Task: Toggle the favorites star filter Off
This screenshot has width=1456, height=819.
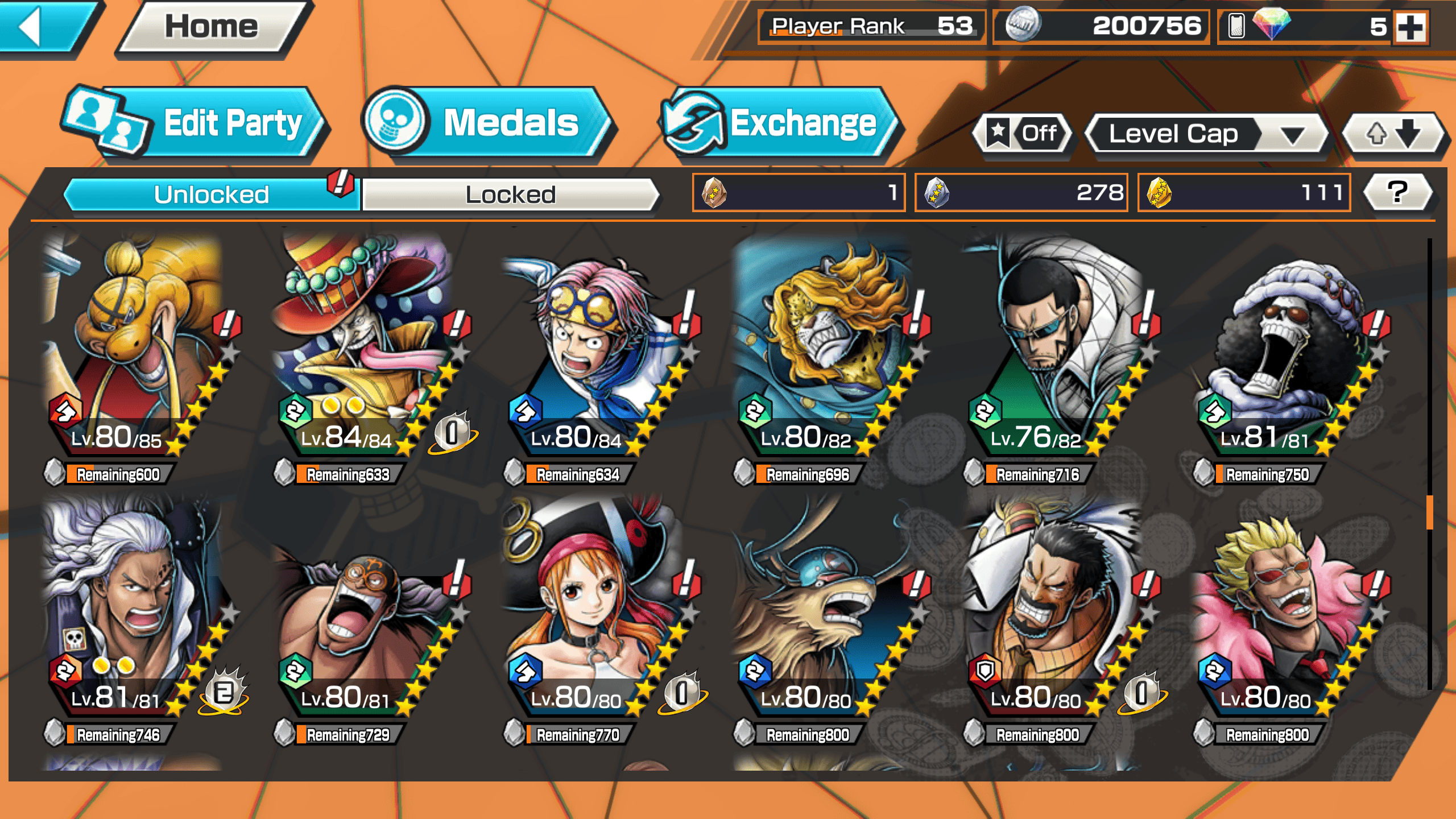Action: click(x=1024, y=134)
